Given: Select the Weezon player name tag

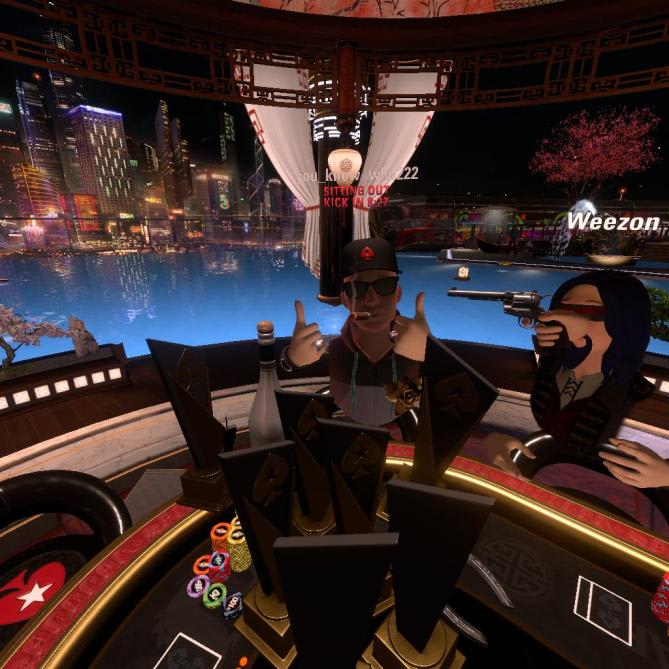Looking at the screenshot, I should coord(614,221).
